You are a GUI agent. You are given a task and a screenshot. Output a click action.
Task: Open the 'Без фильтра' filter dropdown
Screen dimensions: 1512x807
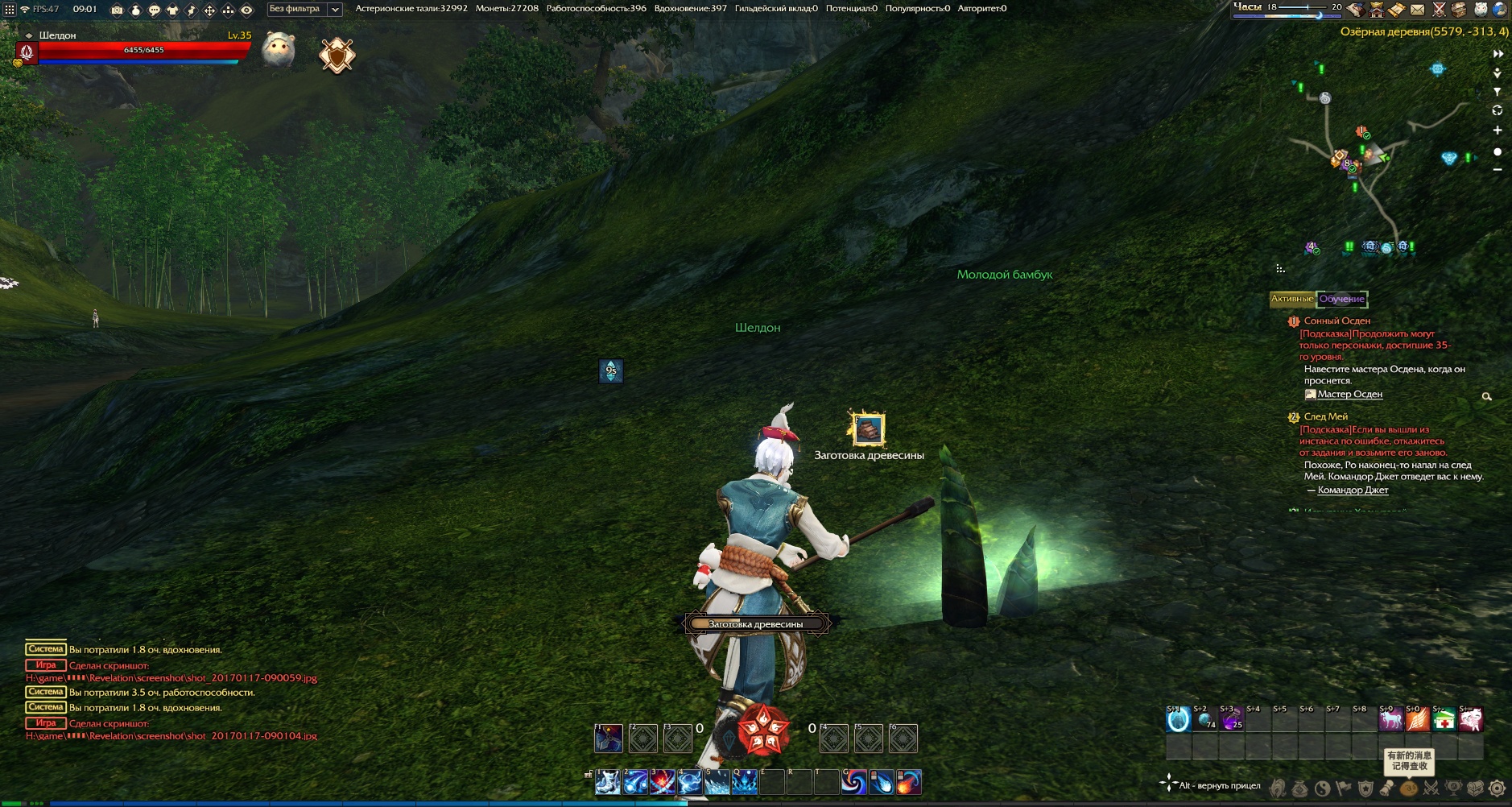click(x=304, y=9)
